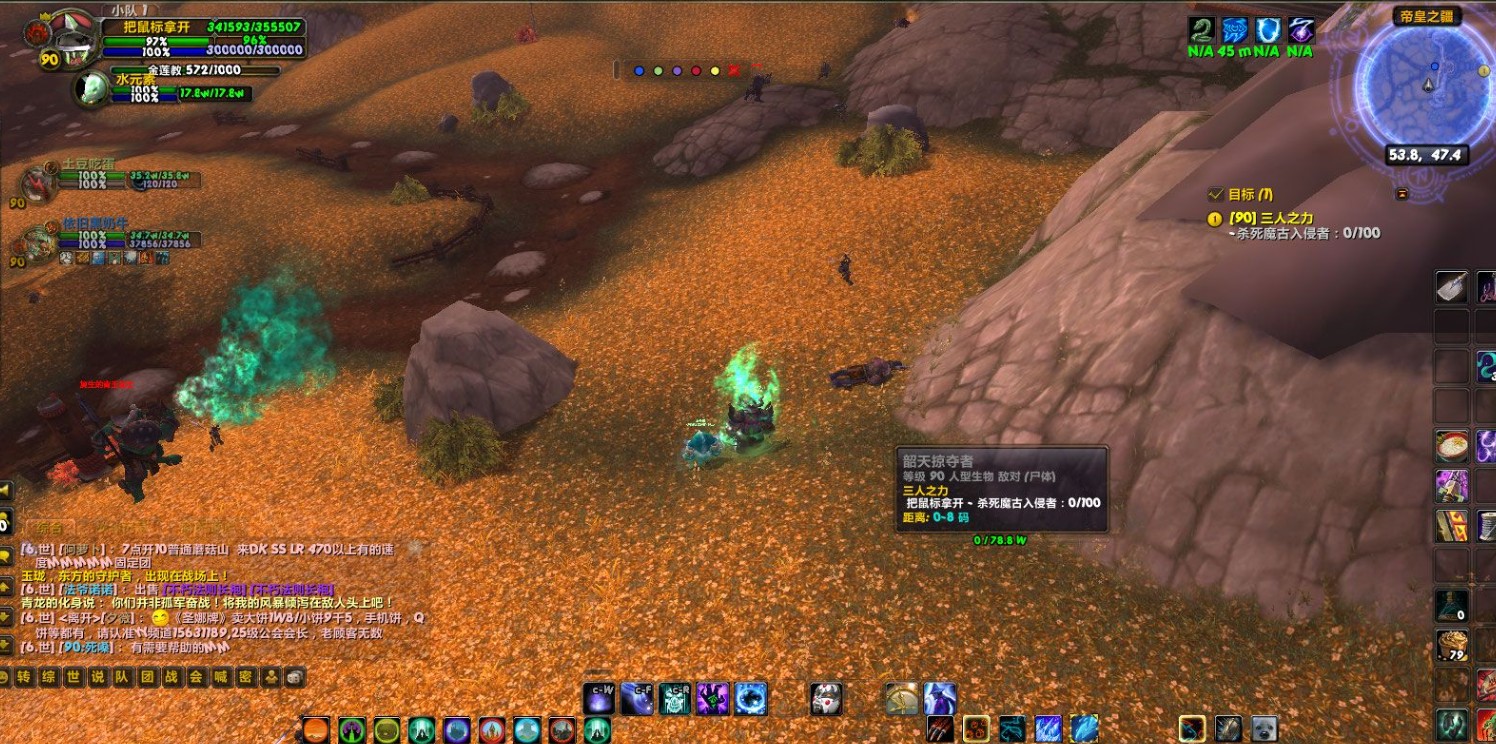Switch to the 综合 chat tab
Screen dimensions: 1496x744
[x=49, y=527]
